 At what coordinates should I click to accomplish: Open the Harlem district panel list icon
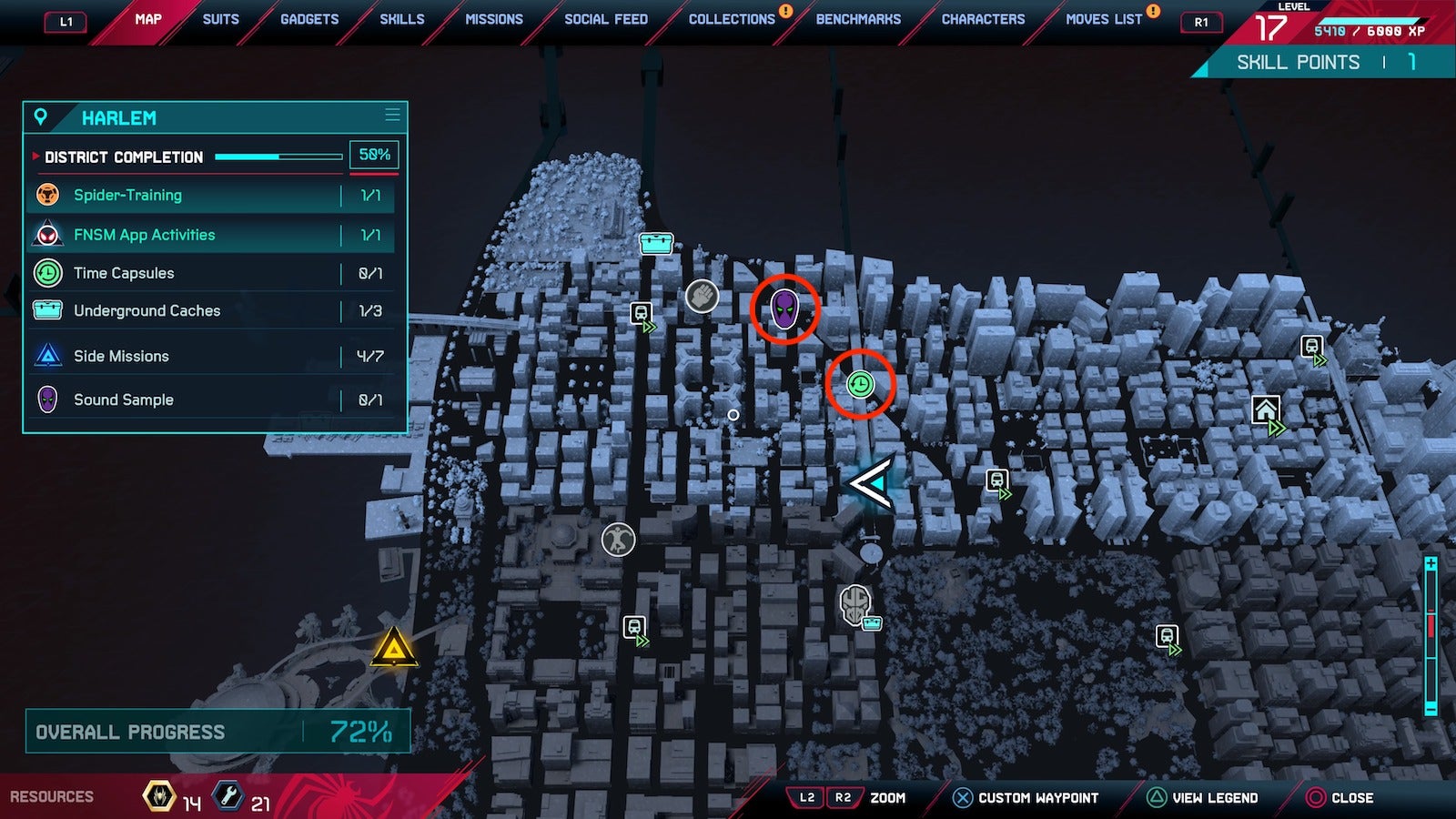(392, 116)
